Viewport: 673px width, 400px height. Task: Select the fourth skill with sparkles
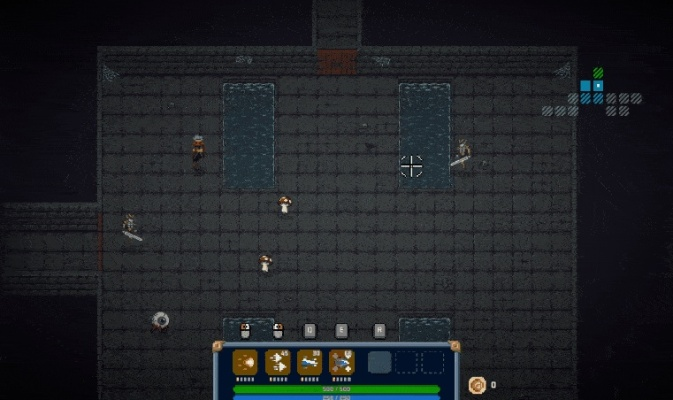(341, 362)
